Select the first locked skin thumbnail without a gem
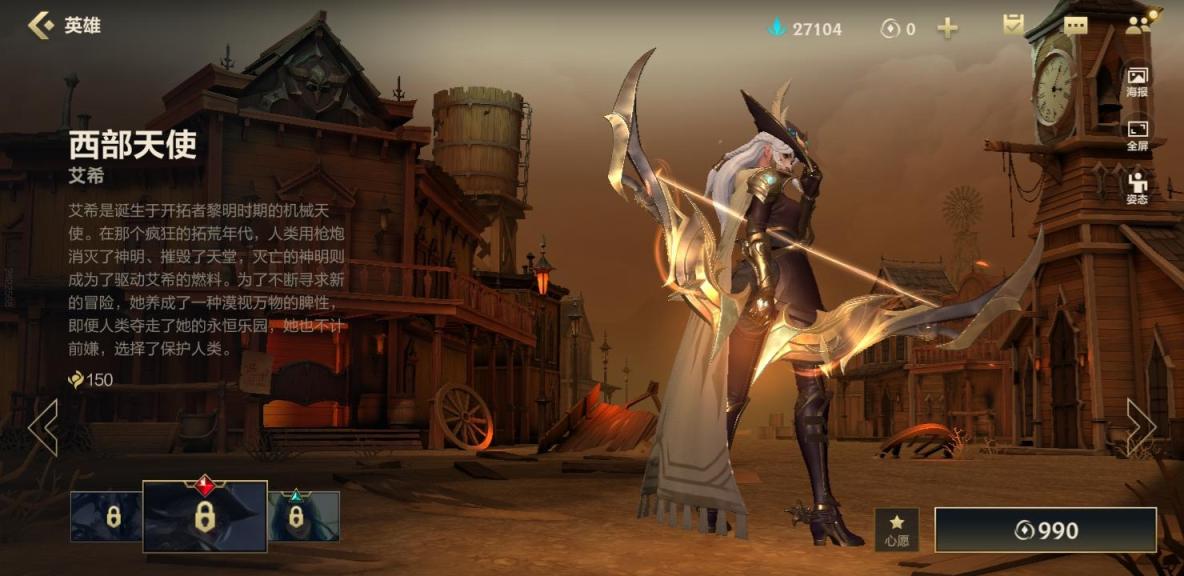This screenshot has width=1184, height=576. tap(105, 516)
